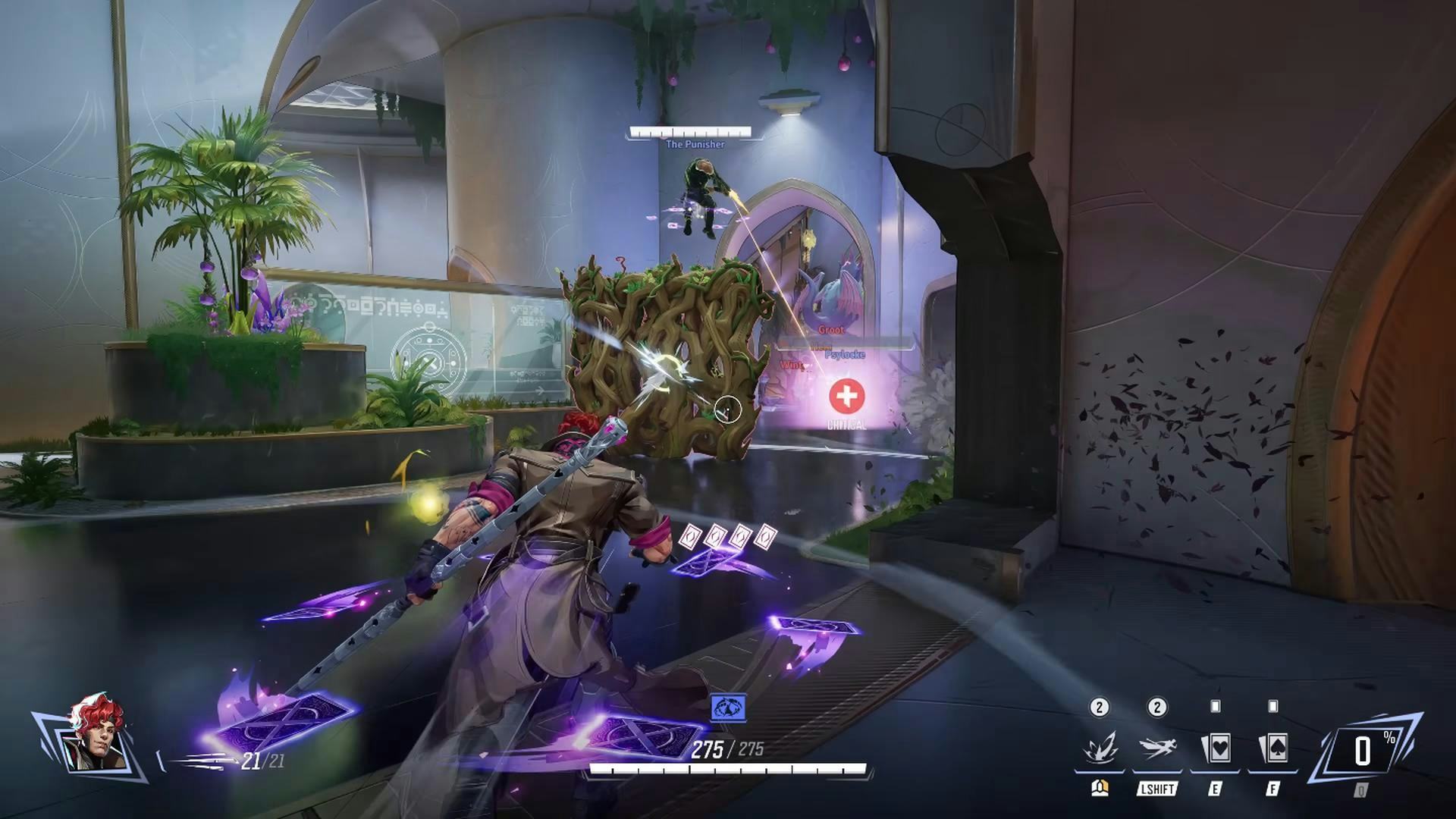This screenshot has width=1456, height=819.
Task: Activate the burst explosion ability icon
Action: tap(1099, 748)
